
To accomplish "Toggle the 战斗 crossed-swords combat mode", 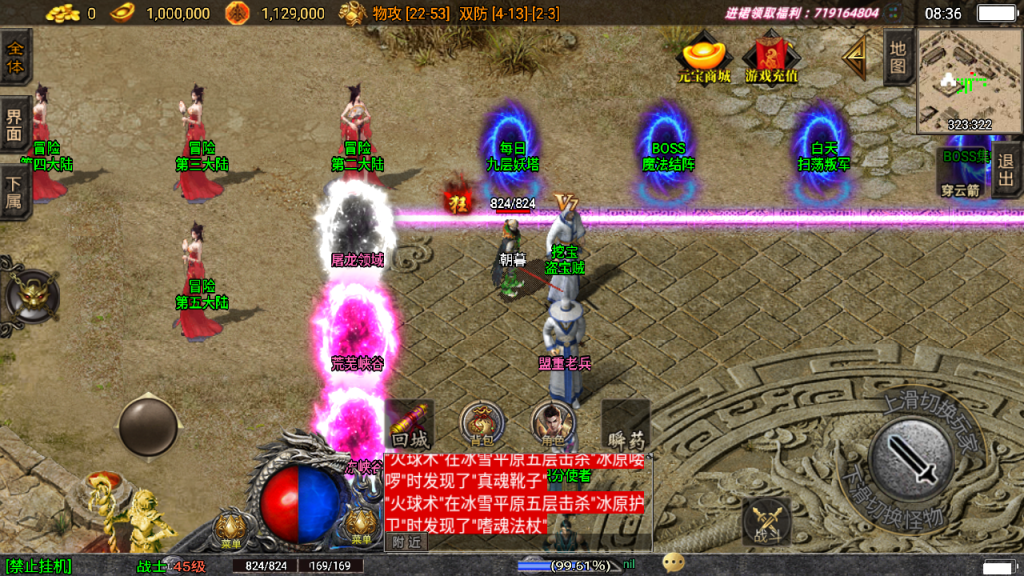I will click(767, 520).
